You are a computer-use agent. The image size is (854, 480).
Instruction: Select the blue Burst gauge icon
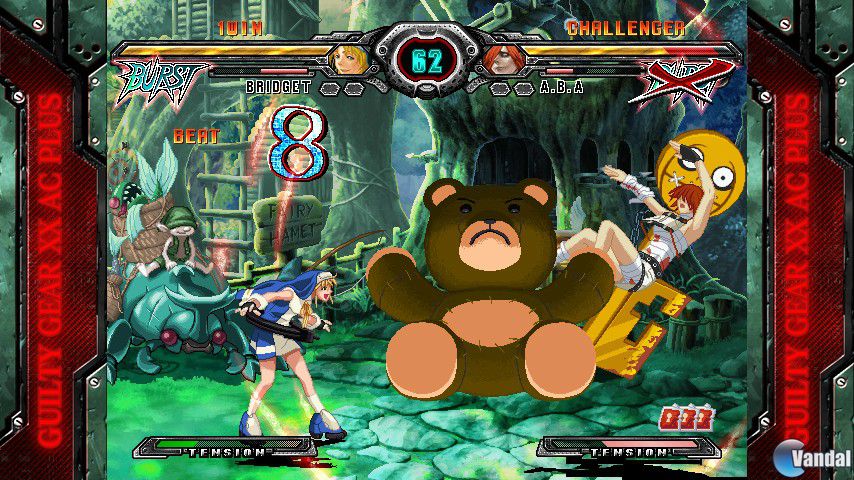coord(162,80)
